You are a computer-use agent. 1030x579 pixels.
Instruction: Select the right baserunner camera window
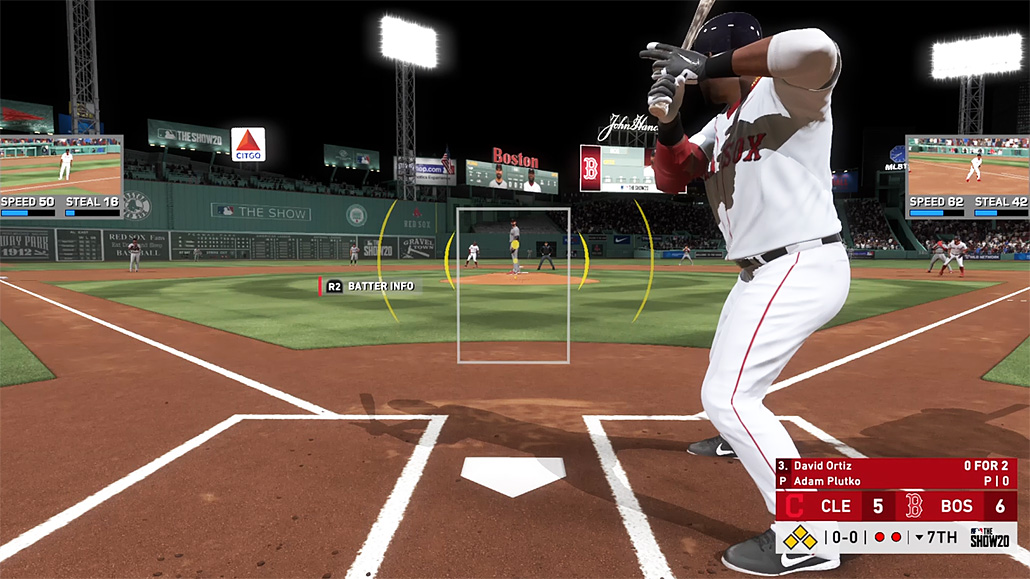pyautogui.click(x=967, y=165)
